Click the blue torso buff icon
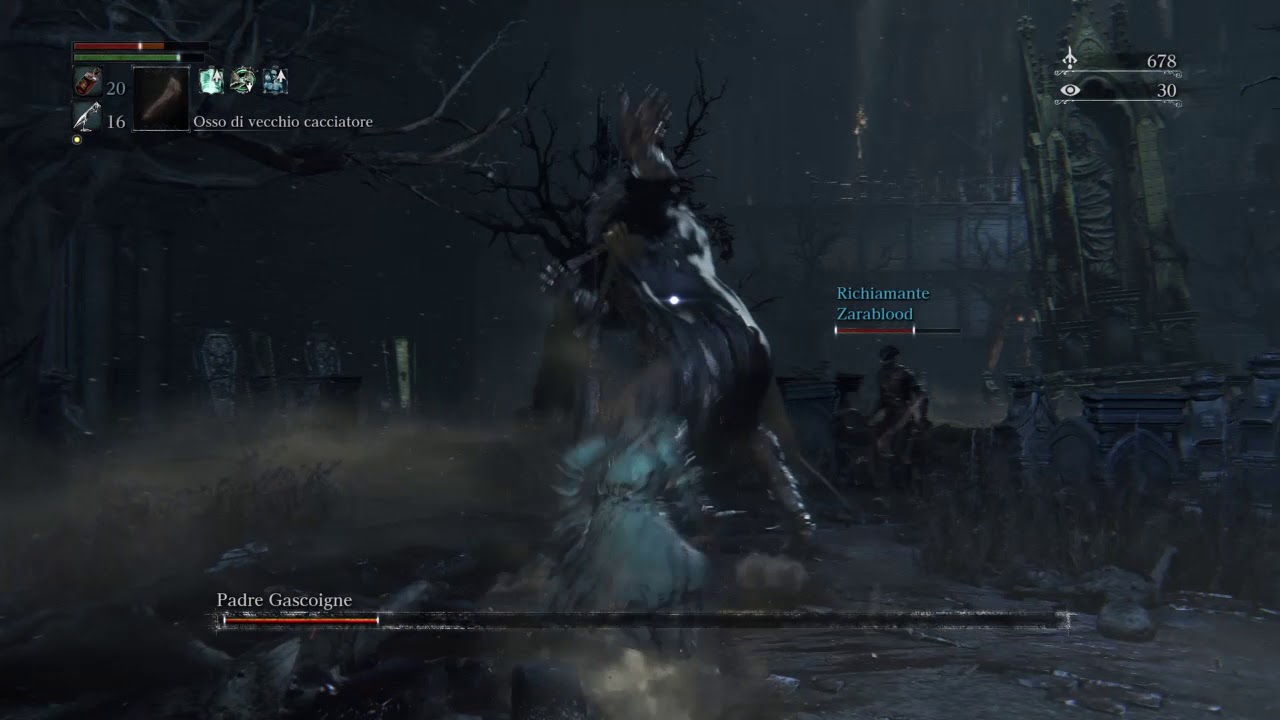 [275, 81]
